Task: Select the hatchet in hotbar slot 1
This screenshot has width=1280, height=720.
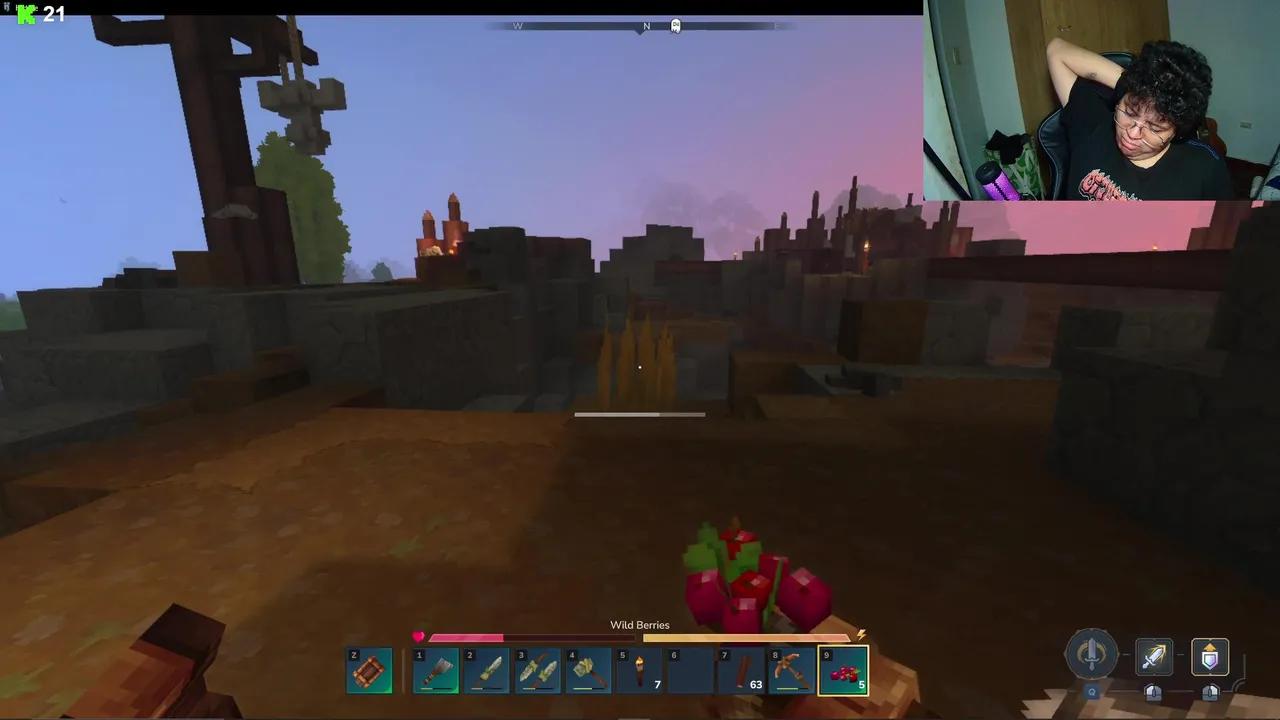Action: [435, 668]
